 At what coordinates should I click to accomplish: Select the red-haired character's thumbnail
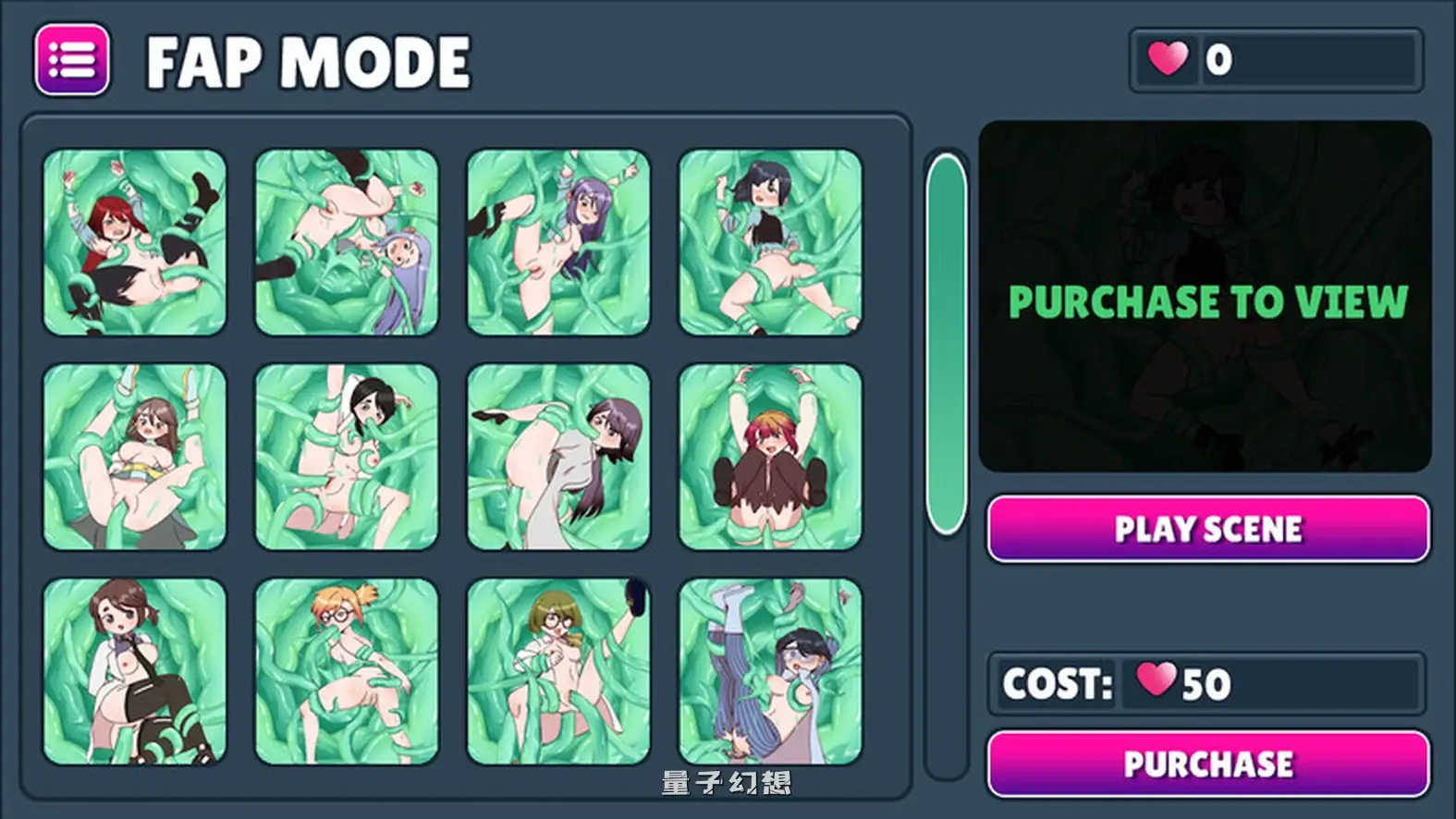(x=134, y=240)
